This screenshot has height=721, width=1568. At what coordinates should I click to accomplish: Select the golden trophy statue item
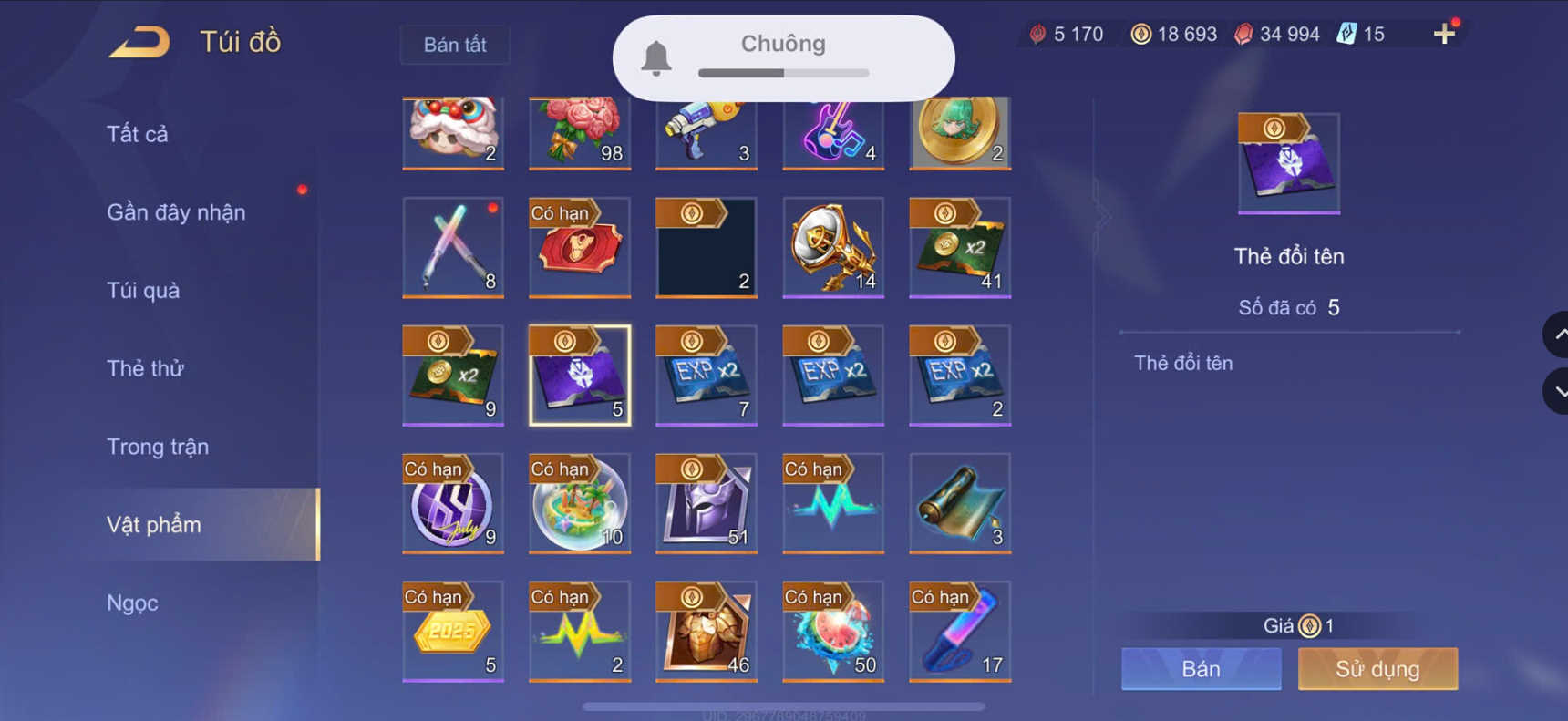[832, 248]
